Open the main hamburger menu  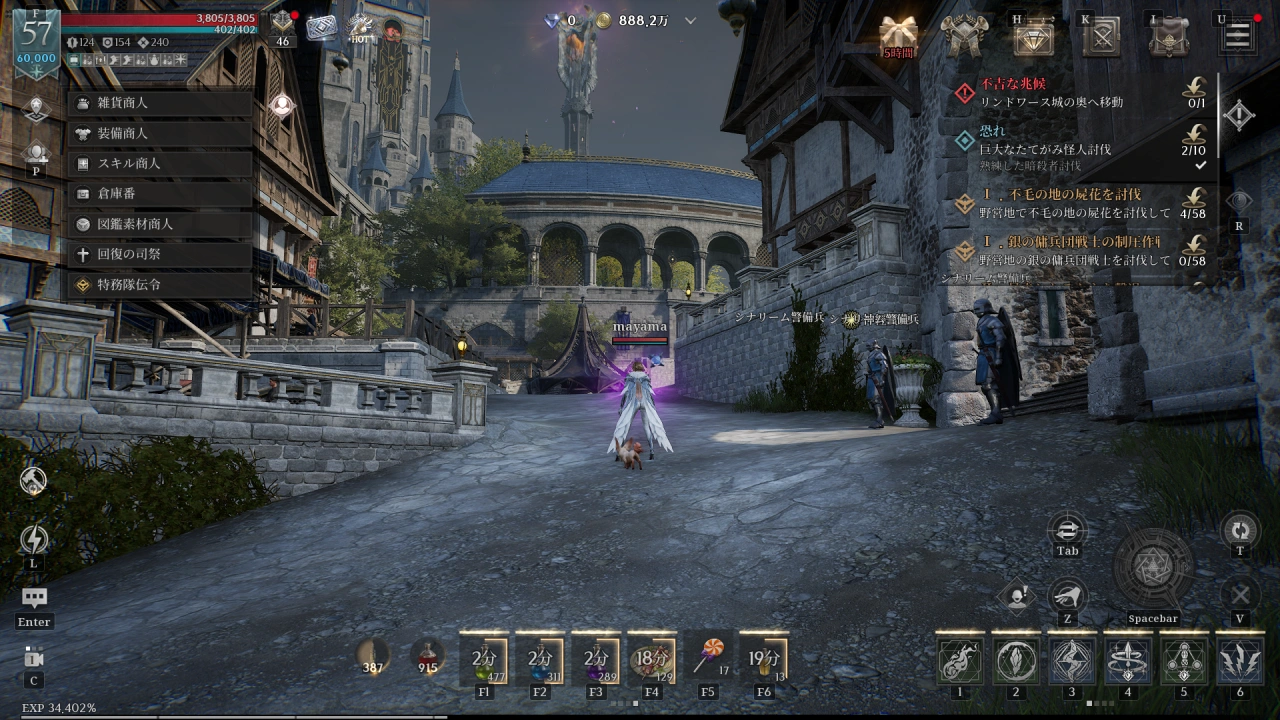point(1237,37)
